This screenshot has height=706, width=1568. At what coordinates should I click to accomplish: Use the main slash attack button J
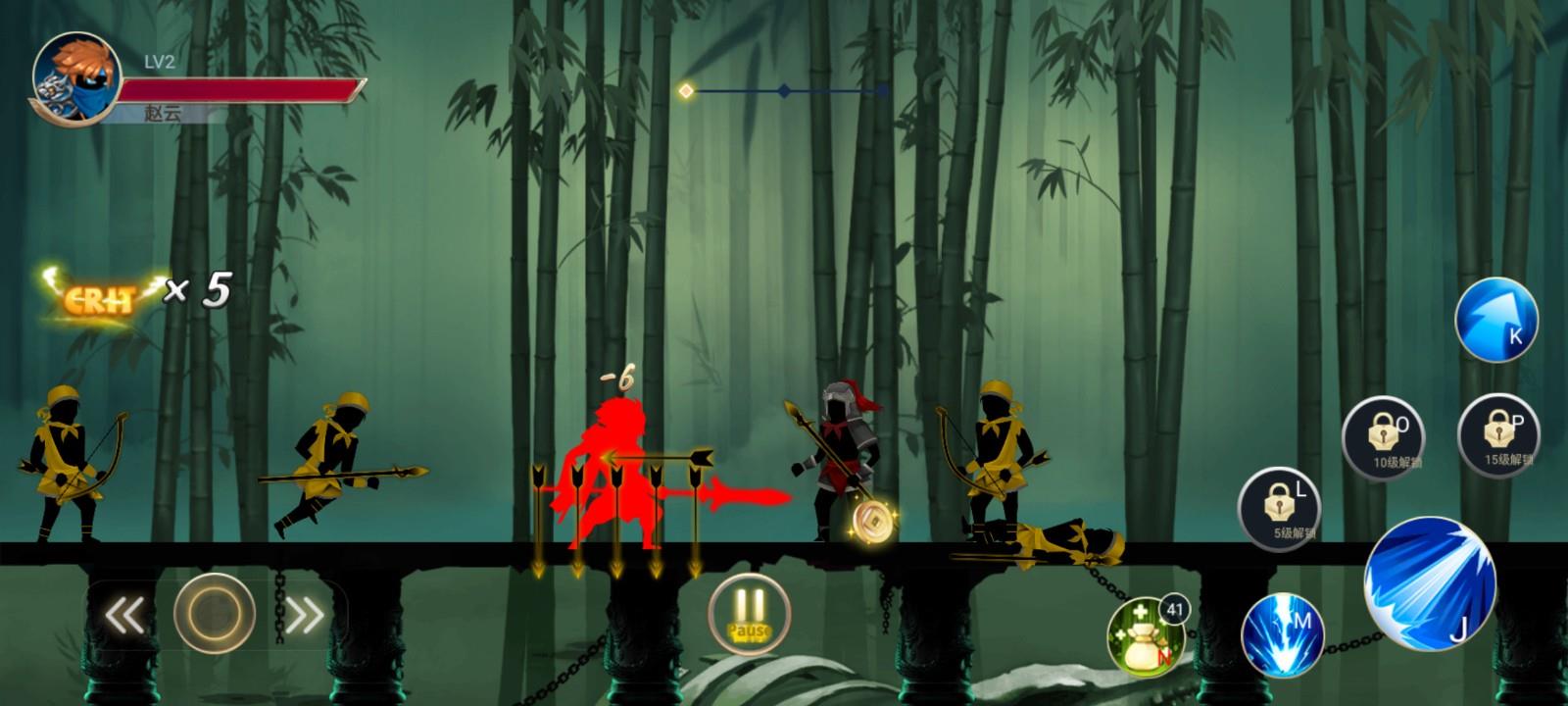tap(1430, 583)
